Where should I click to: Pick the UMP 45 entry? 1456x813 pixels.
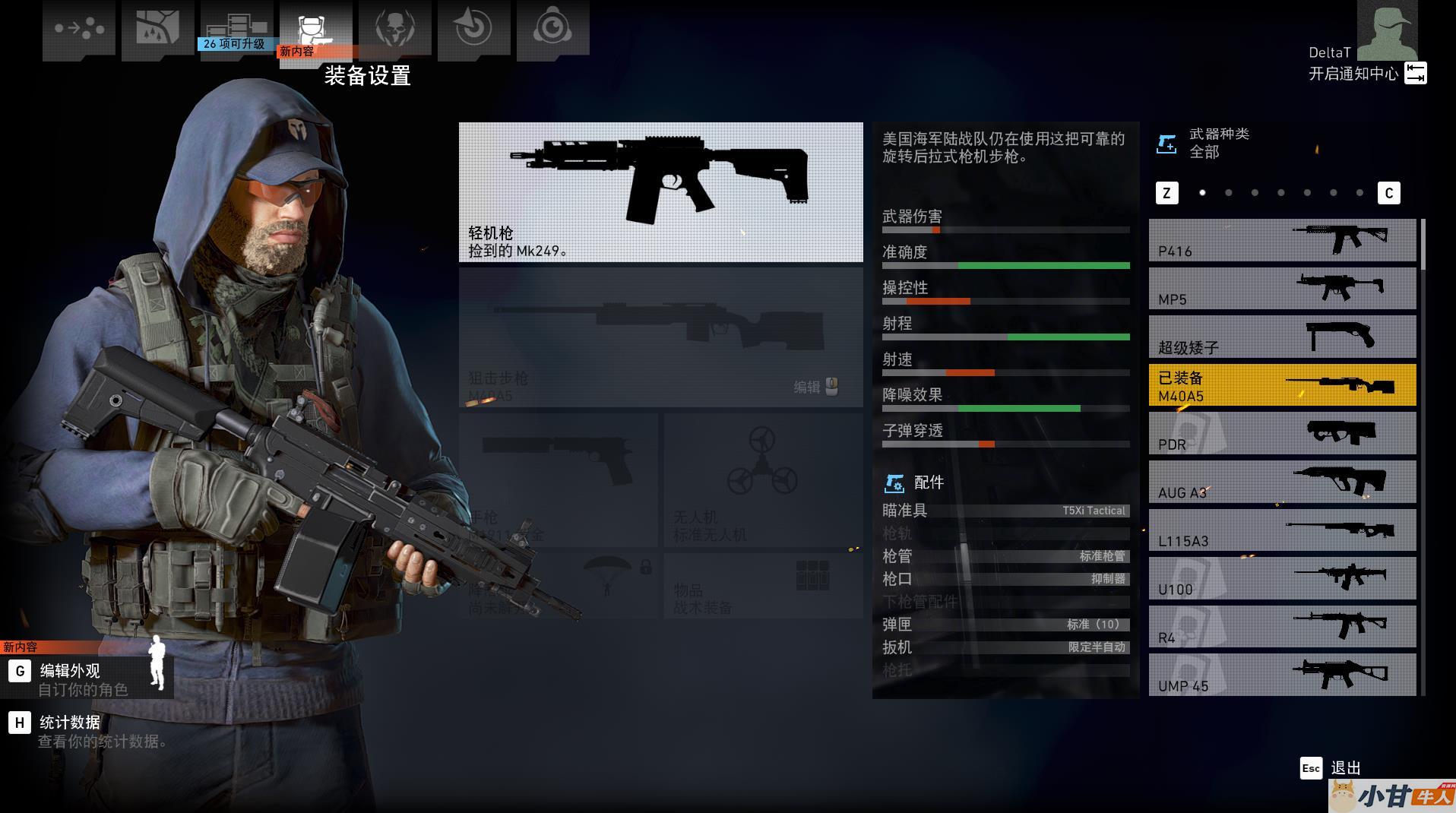(x=1282, y=675)
